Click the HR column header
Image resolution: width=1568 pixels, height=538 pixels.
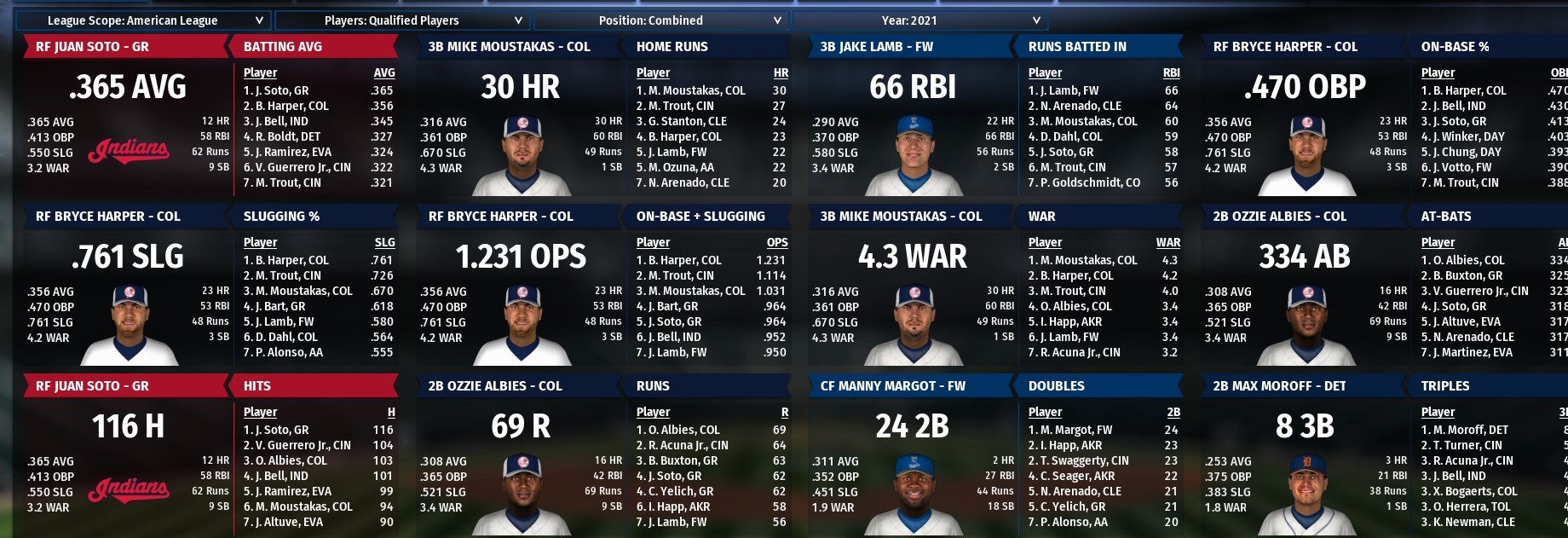(780, 73)
